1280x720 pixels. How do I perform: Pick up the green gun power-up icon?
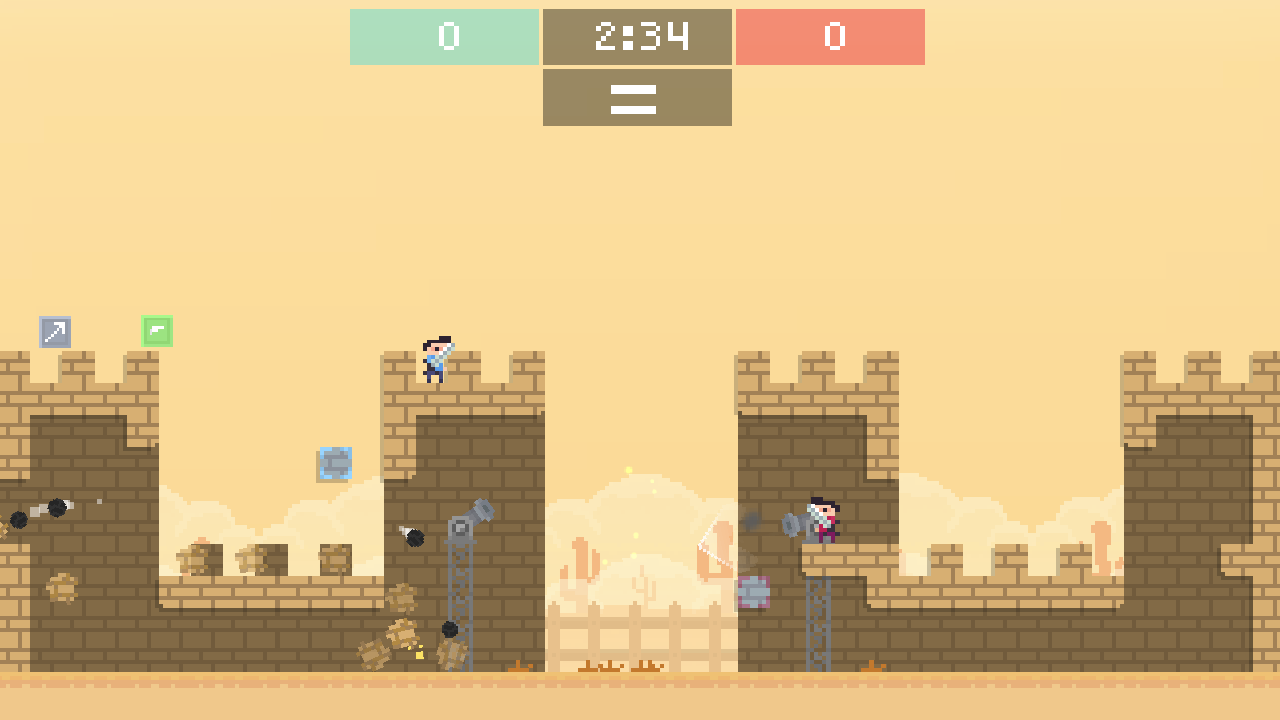(x=158, y=332)
